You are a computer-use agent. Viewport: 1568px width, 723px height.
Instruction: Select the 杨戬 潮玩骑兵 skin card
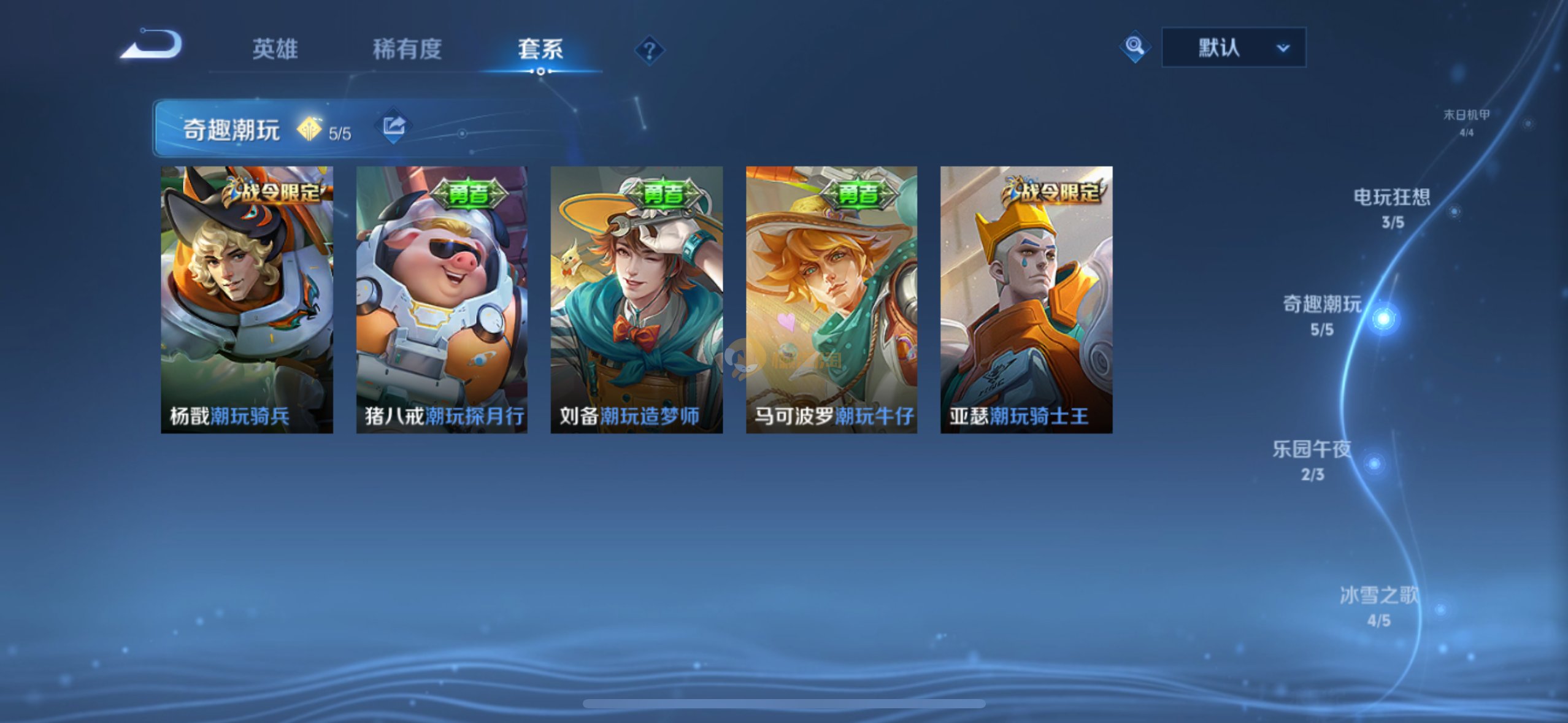point(247,299)
